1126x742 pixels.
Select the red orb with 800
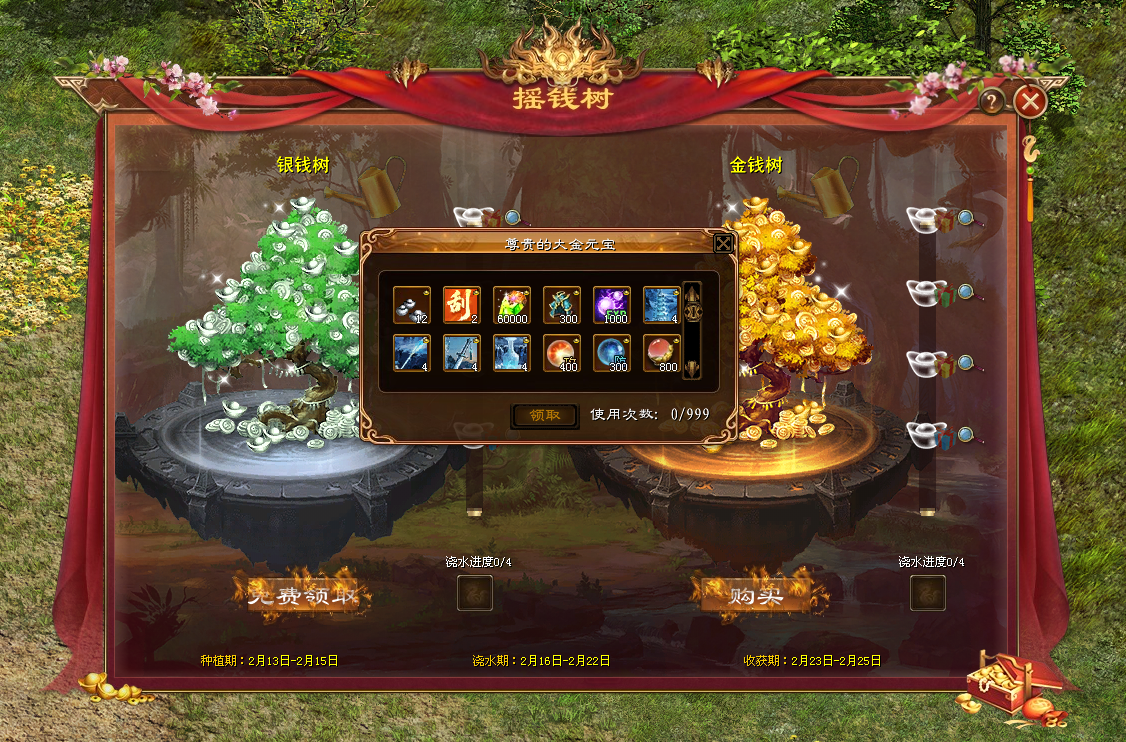coord(661,353)
